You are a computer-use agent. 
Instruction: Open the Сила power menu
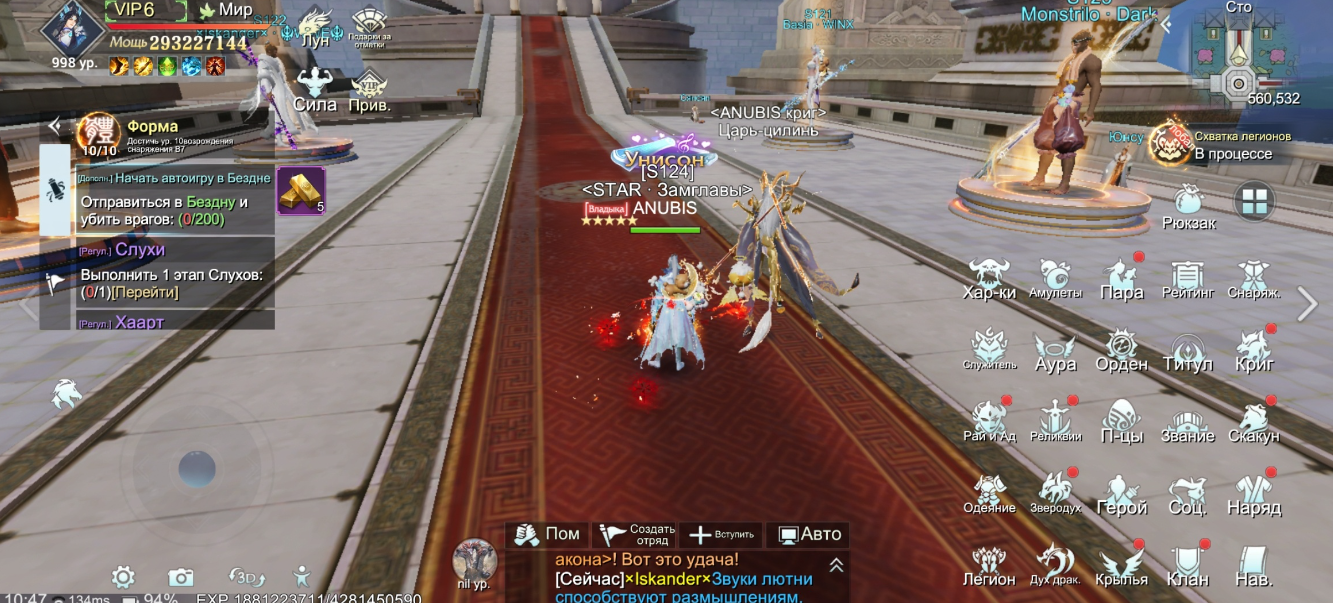(x=315, y=90)
